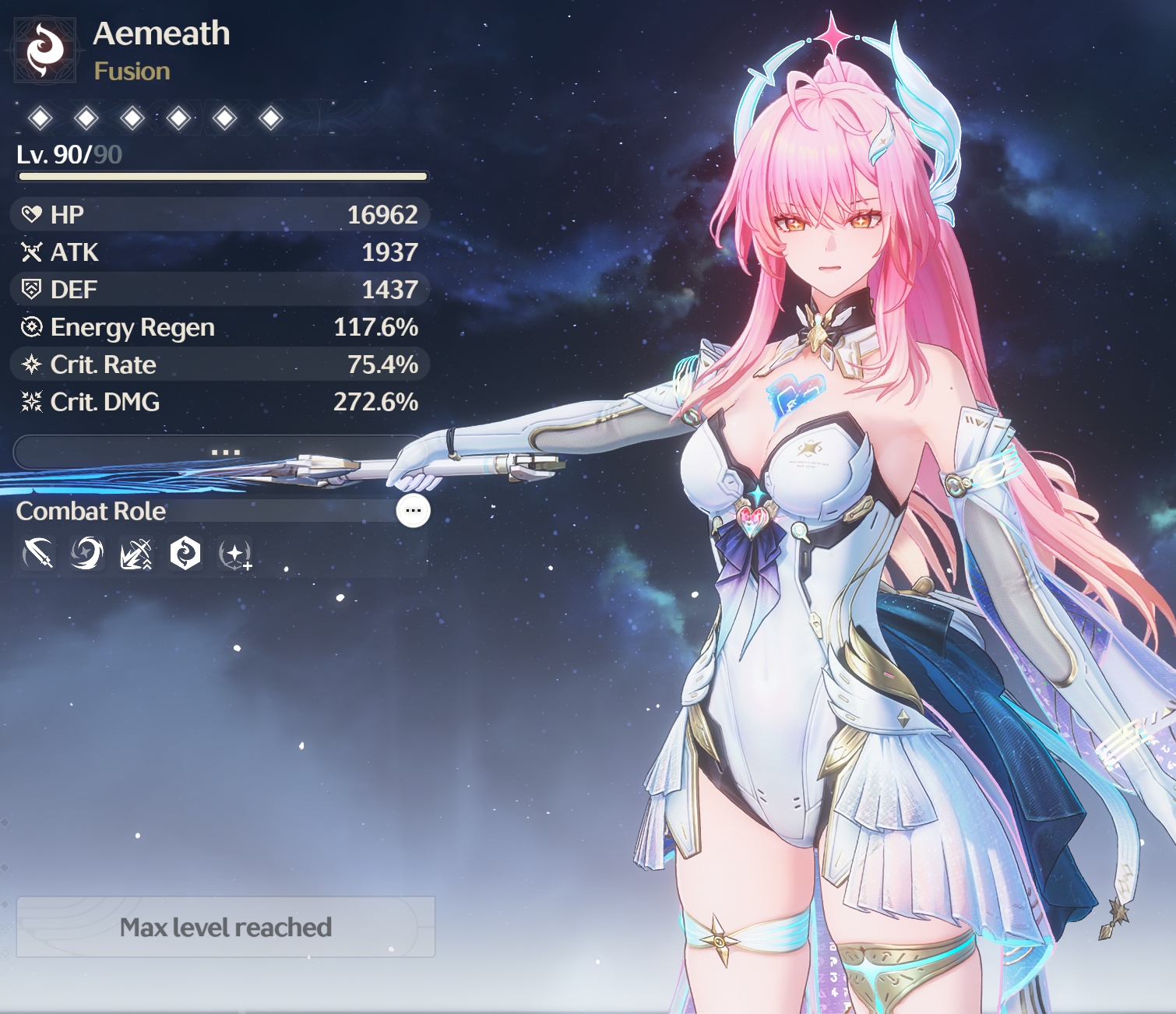Select the burst with up-arrows role icon

[x=136, y=554]
